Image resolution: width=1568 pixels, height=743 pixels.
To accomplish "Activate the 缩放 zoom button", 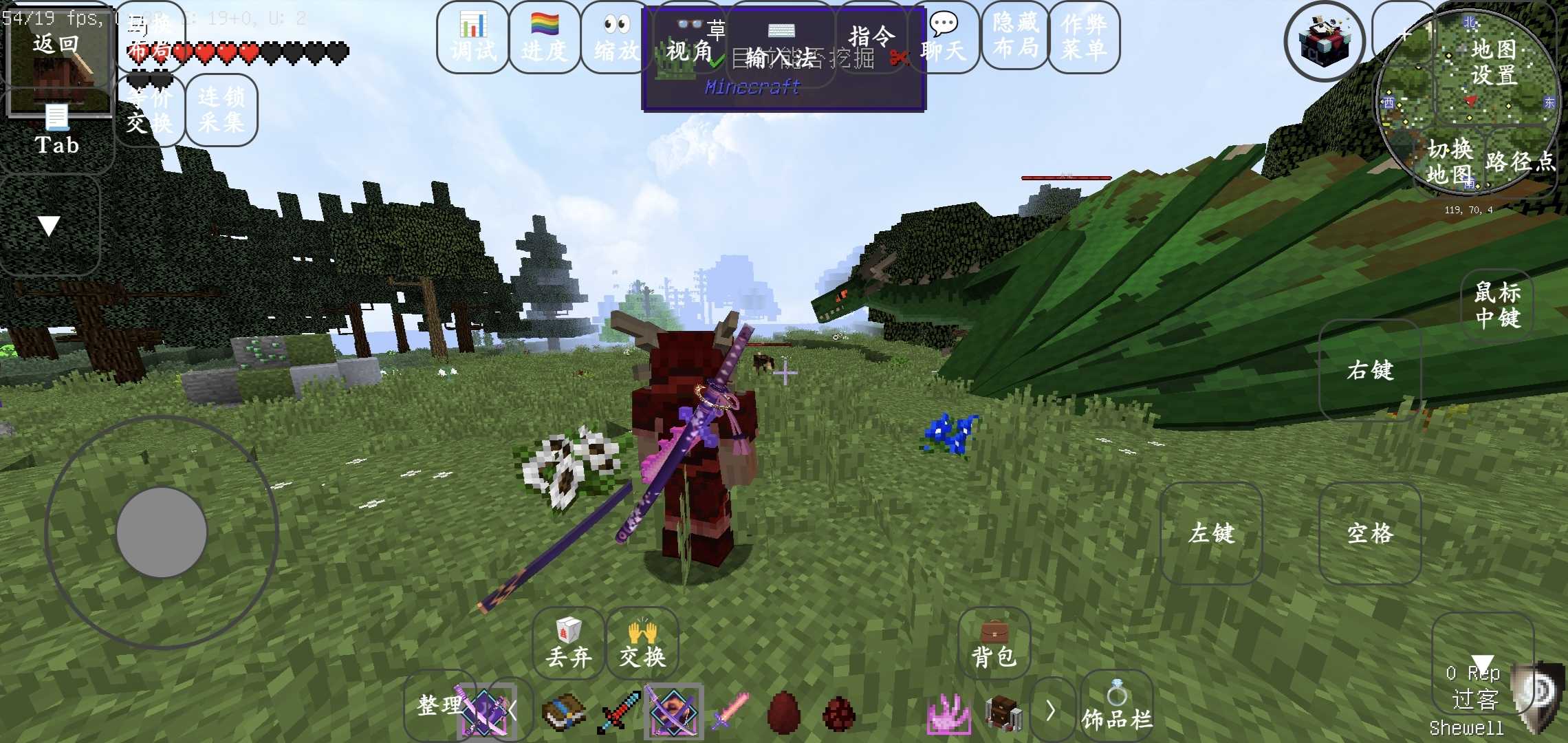I will 616,37.
